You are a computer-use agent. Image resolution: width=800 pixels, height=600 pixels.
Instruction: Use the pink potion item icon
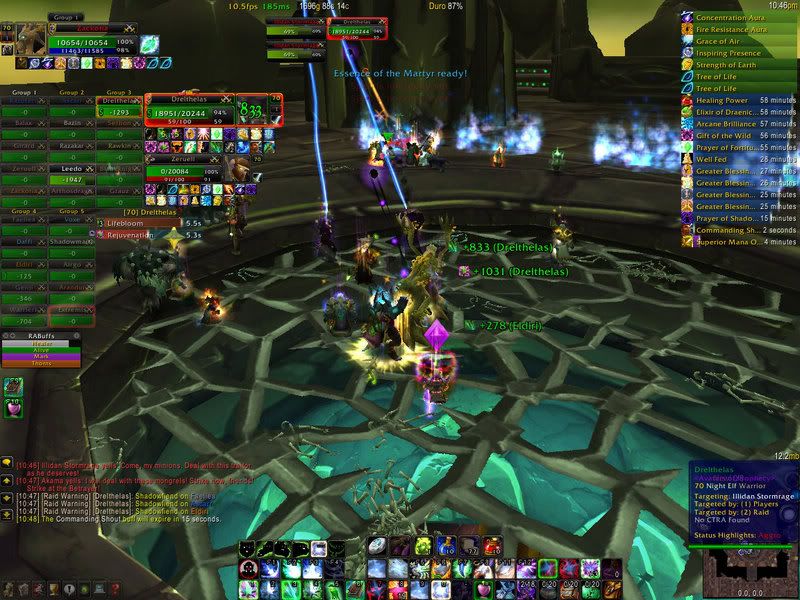coord(14,409)
